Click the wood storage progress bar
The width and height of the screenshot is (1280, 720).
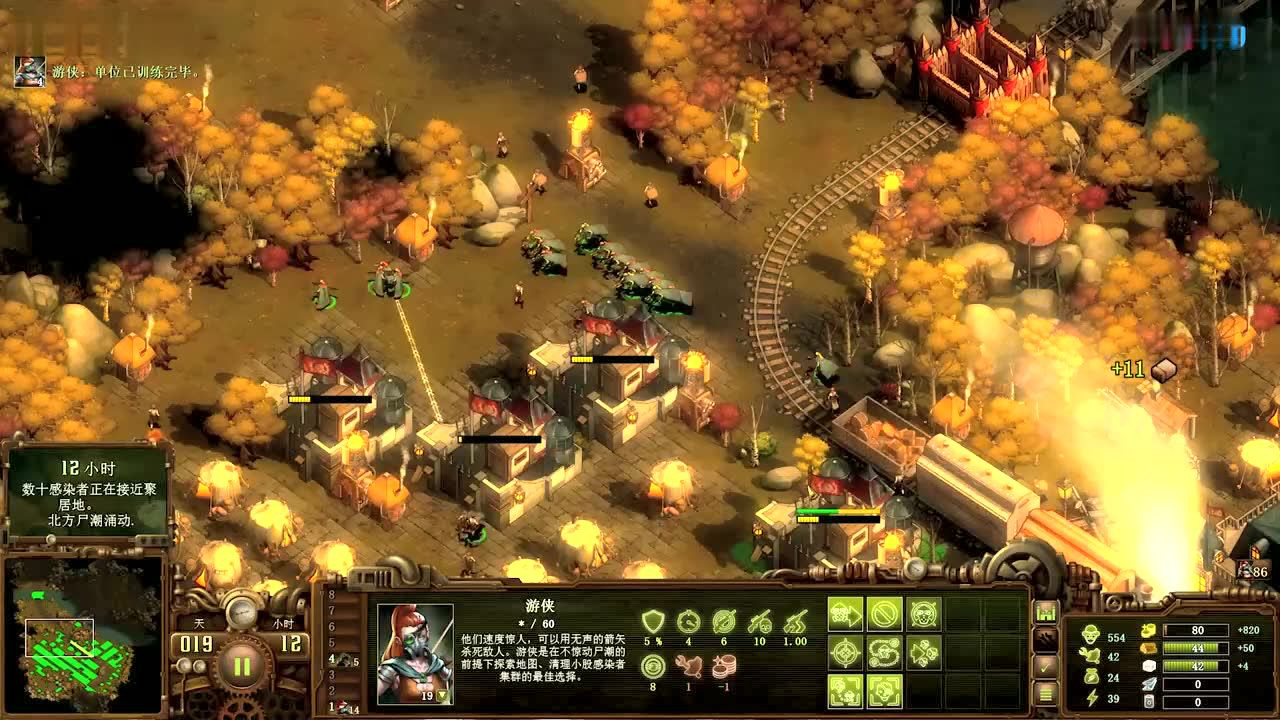pyautogui.click(x=1196, y=648)
